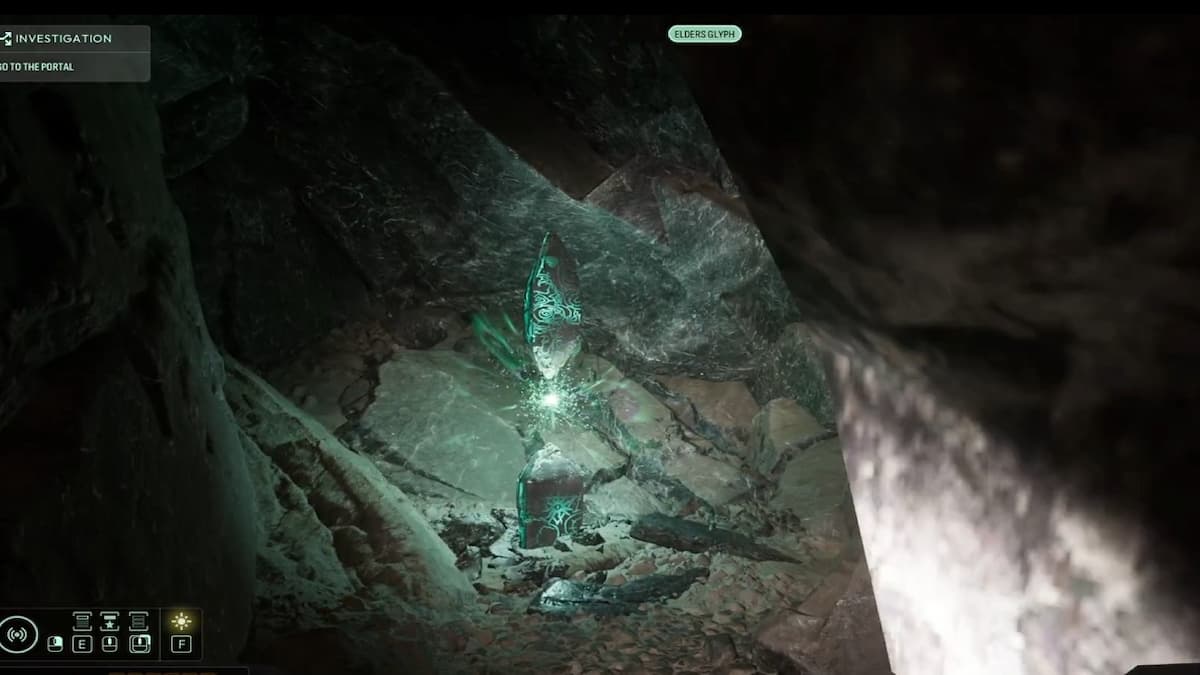Toggle the yellow flashlight sun icon

[x=181, y=622]
